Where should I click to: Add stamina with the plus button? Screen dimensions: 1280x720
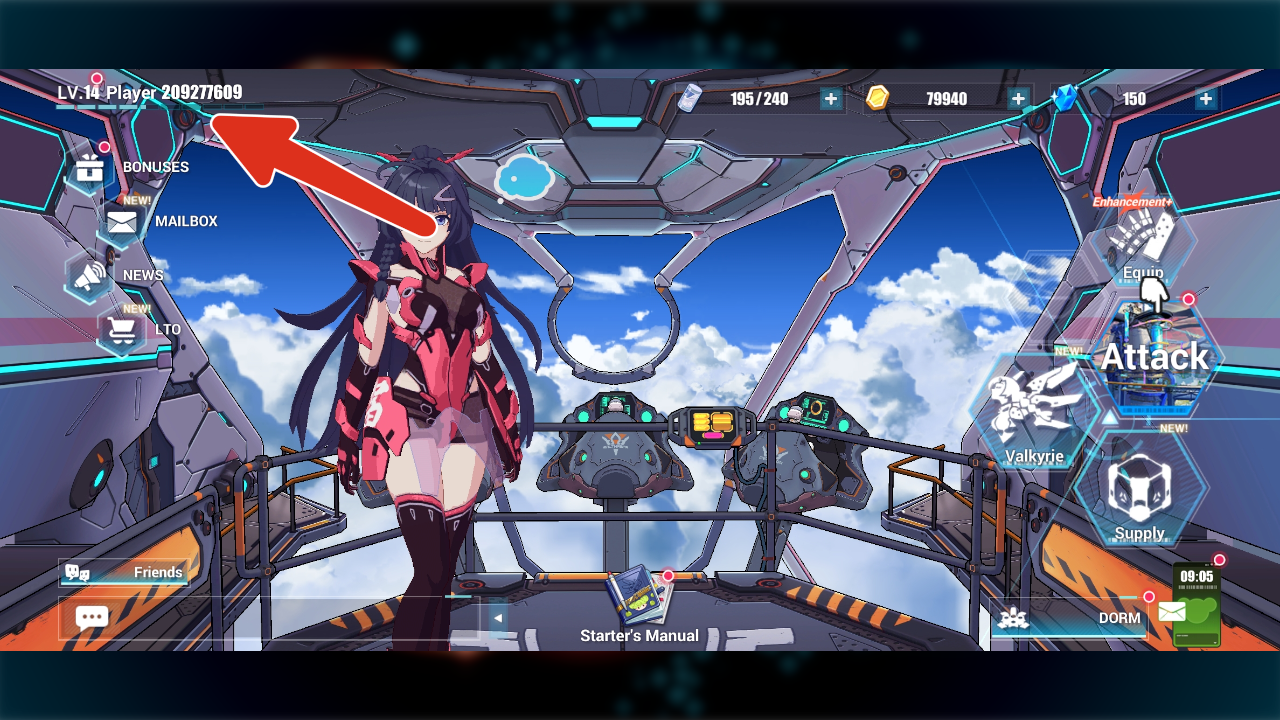[831, 99]
